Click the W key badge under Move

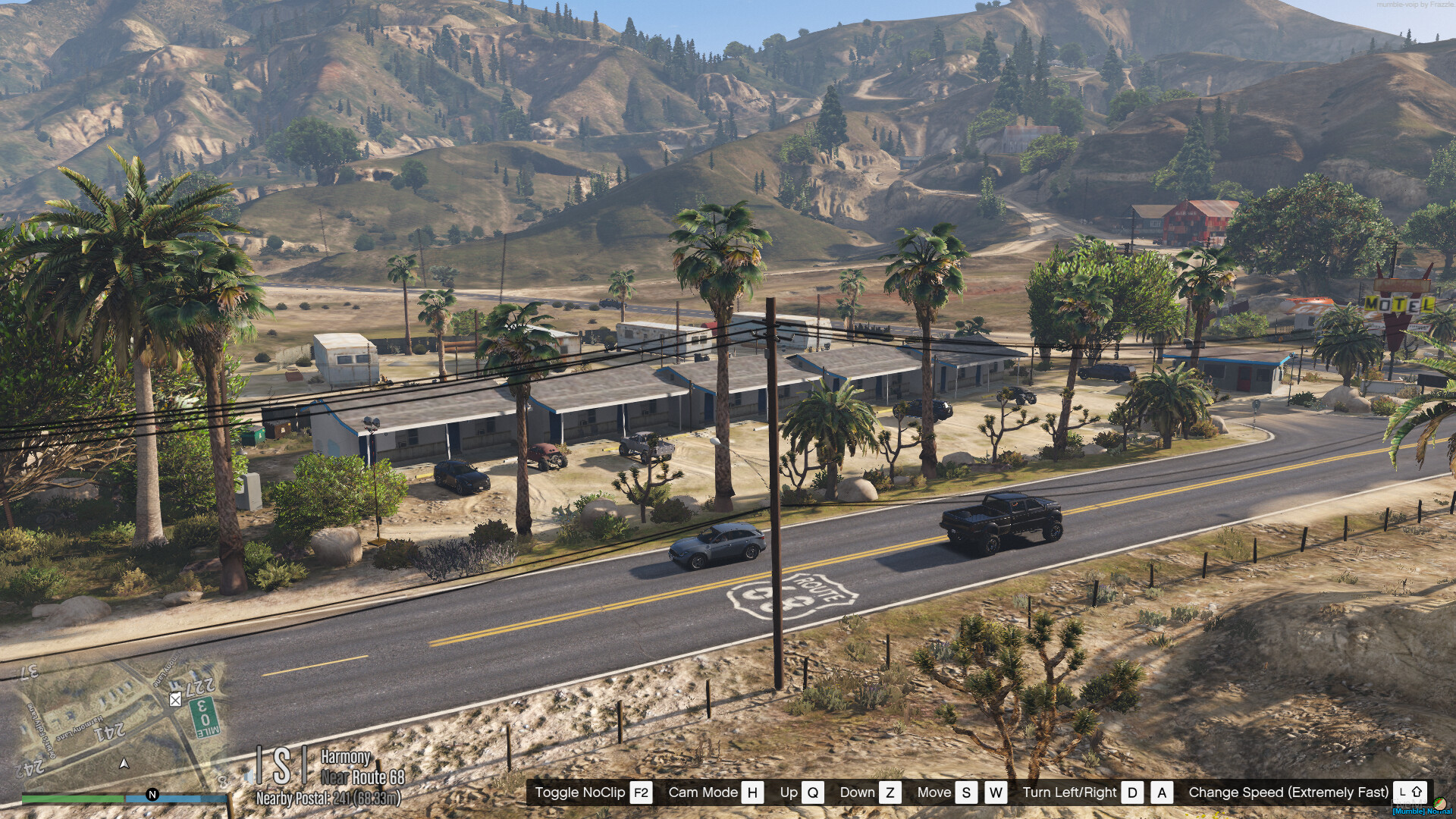996,793
